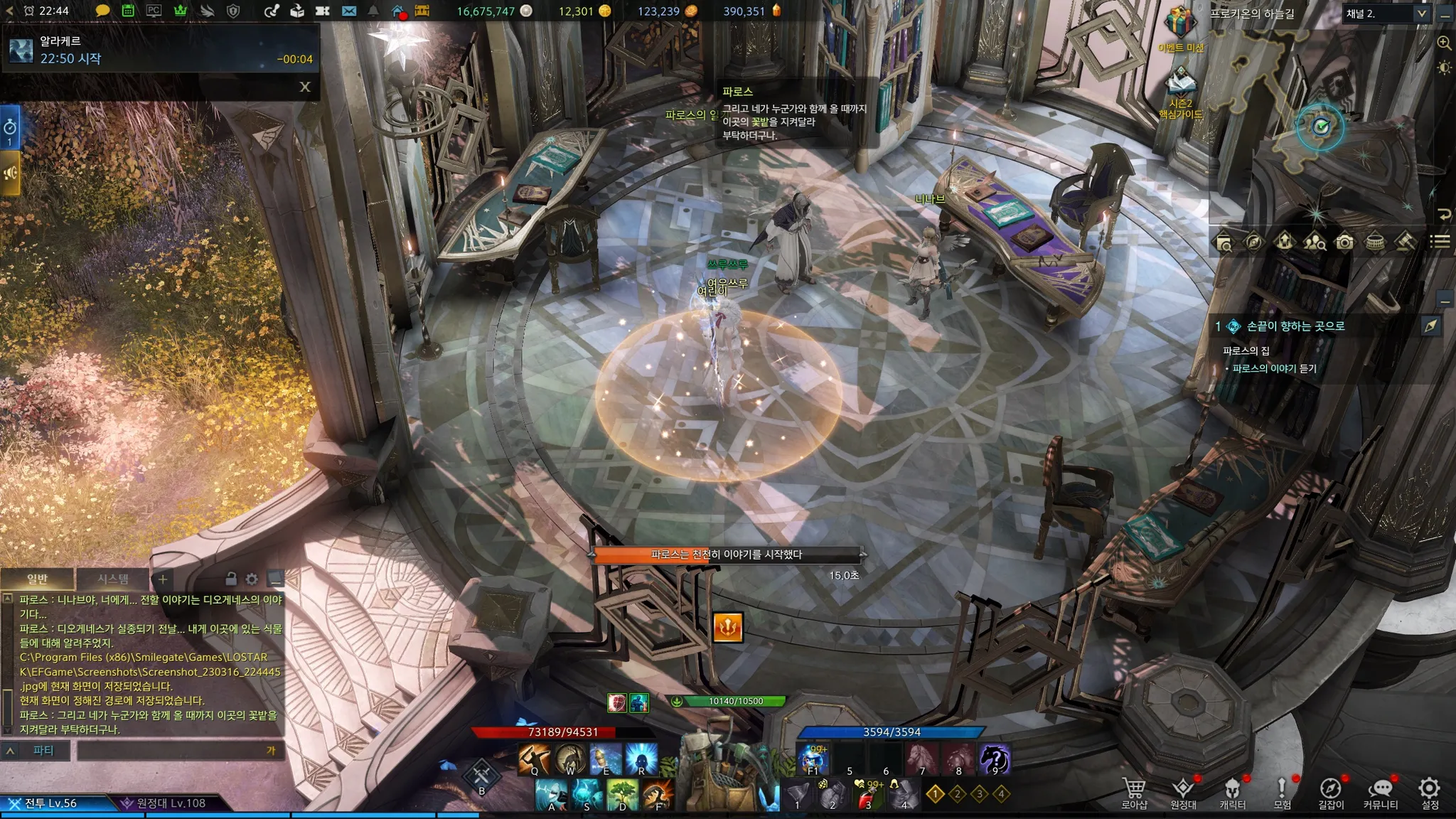The image size is (1456, 819).
Task: Open the 로아샵 shop menu
Action: tap(1134, 791)
